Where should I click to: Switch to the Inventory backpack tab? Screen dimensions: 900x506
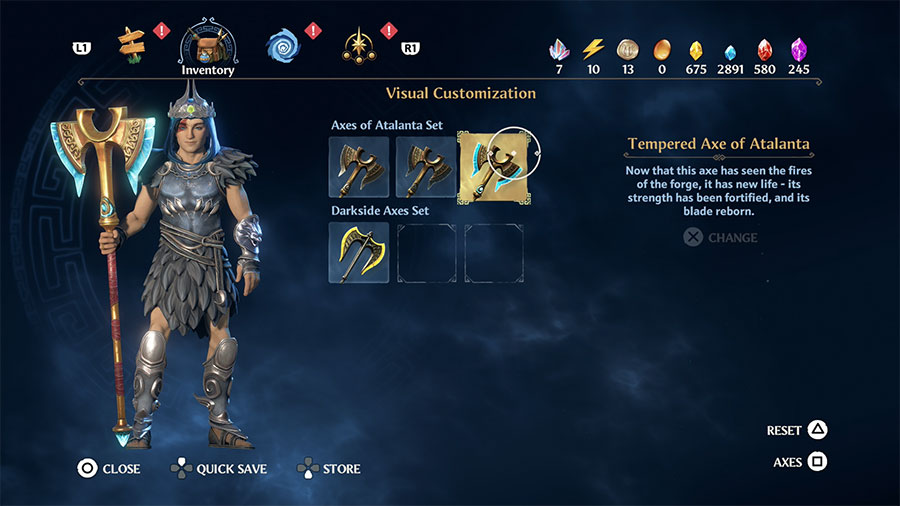coord(208,44)
